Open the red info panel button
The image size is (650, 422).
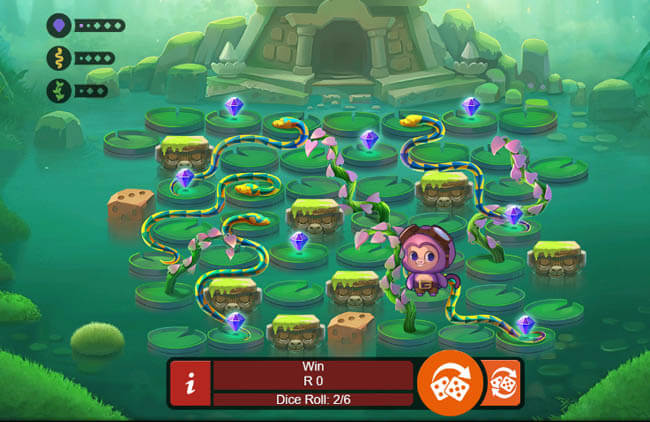point(190,384)
